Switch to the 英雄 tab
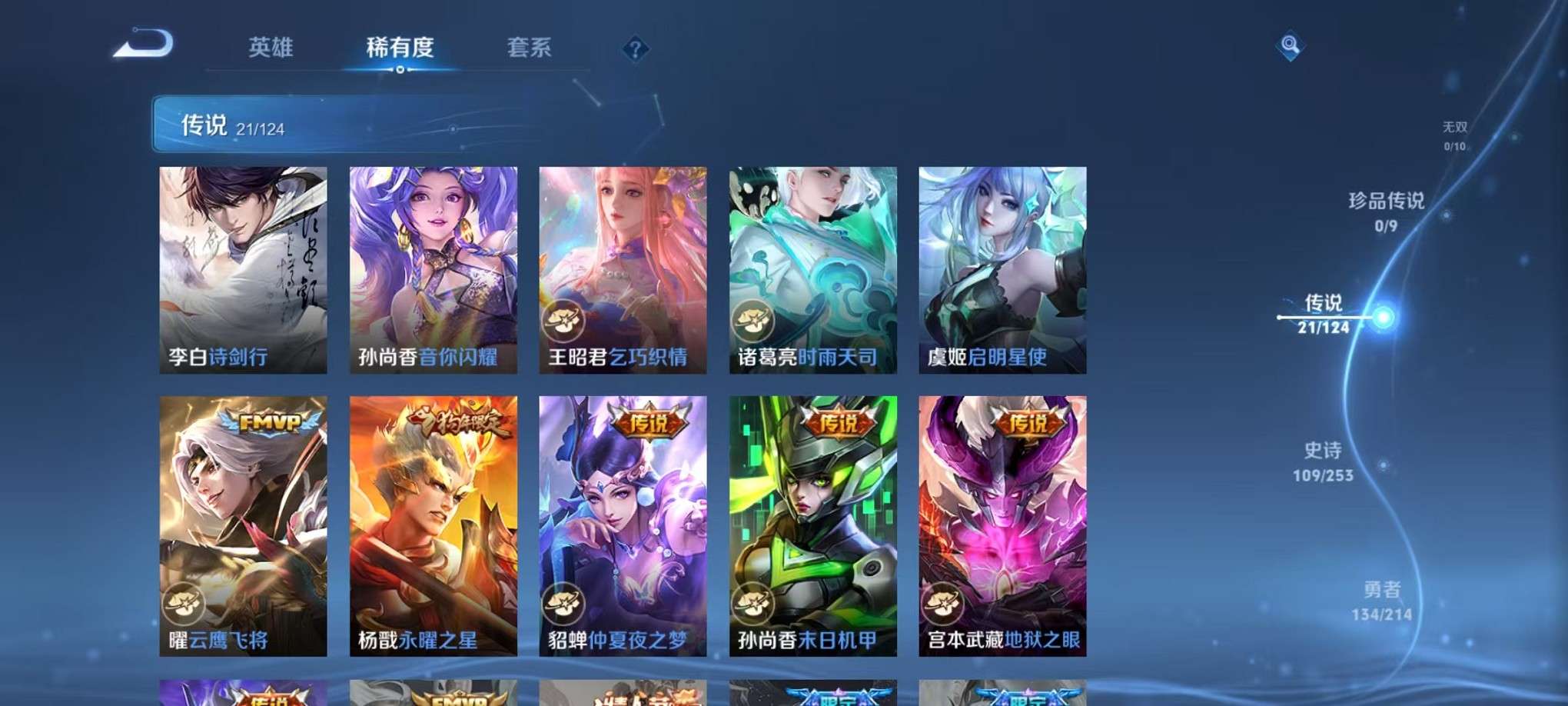 [271, 46]
